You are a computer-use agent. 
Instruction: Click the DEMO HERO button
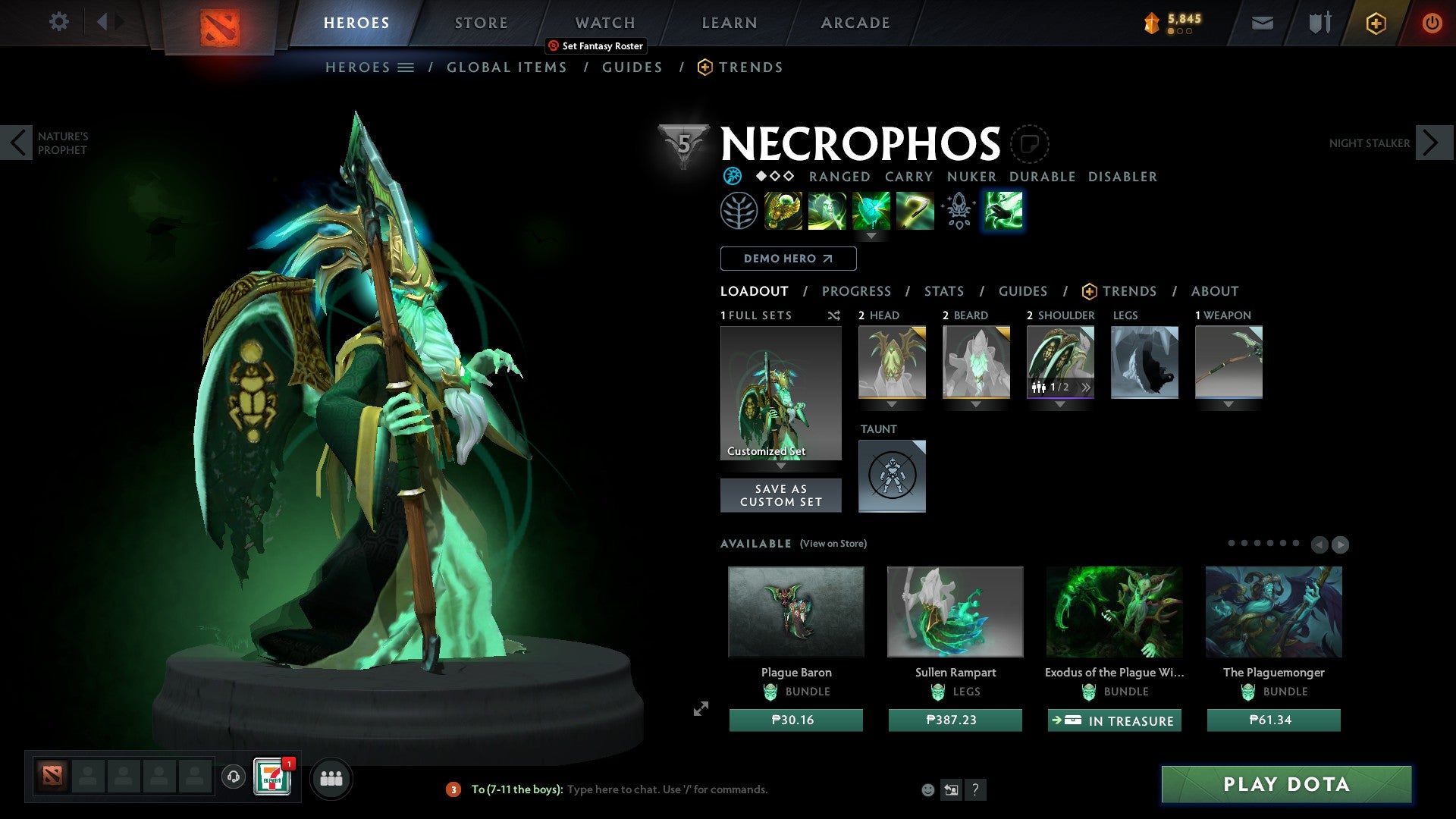[x=787, y=259]
